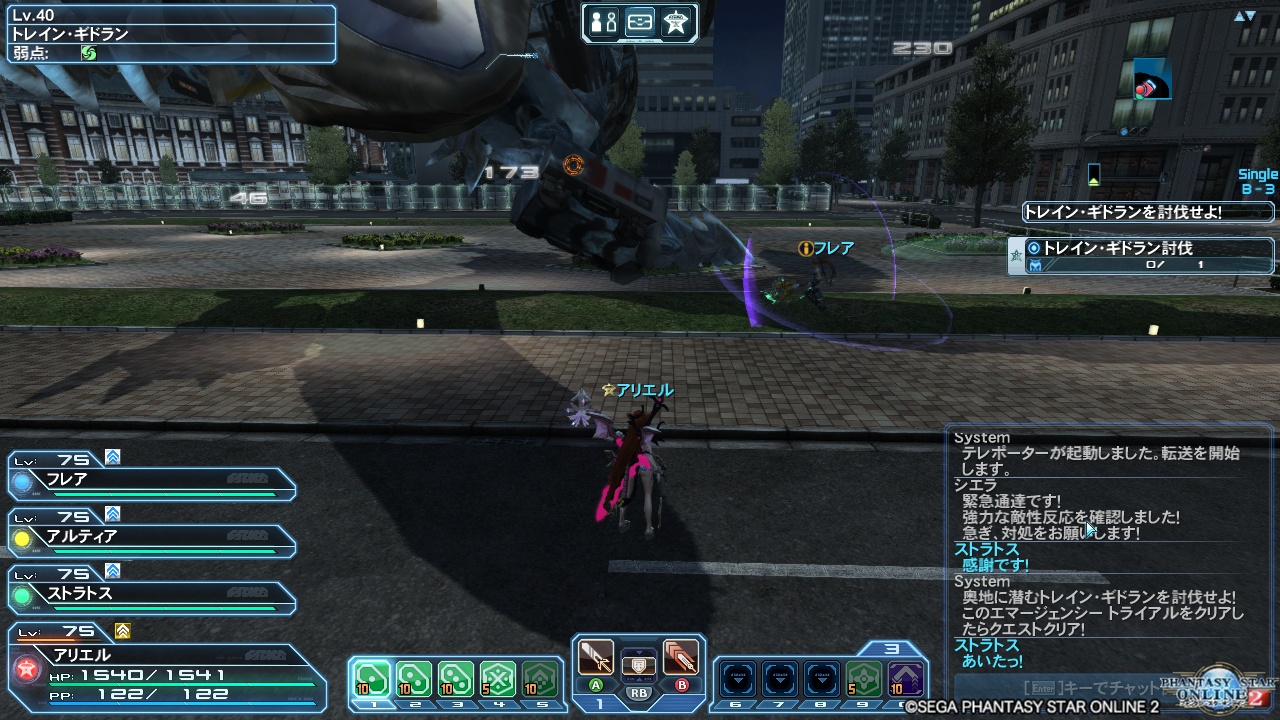Open the nearby characters icon at top center
This screenshot has width=1280, height=720.
(x=602, y=21)
